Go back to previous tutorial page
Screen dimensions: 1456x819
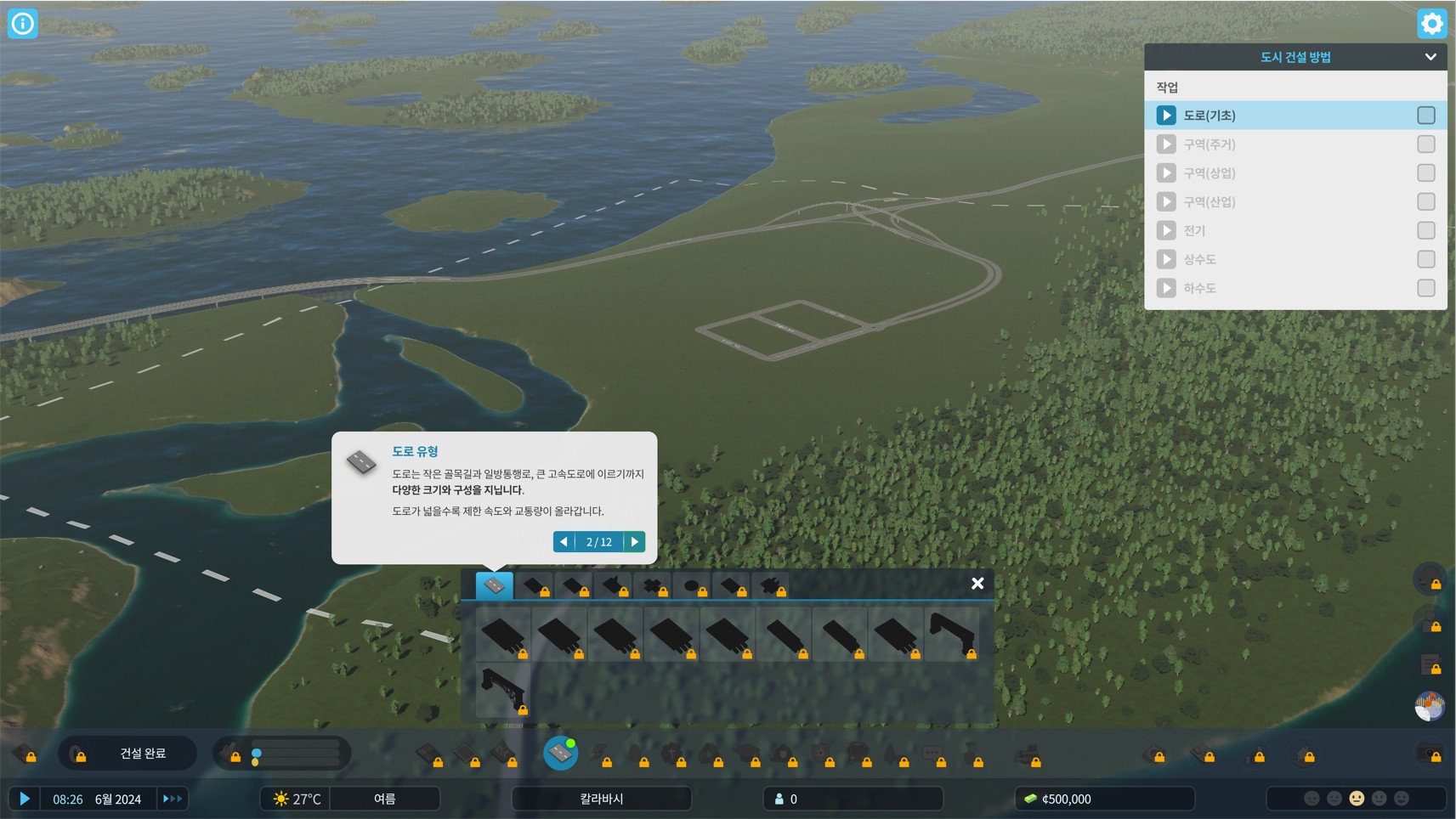click(x=564, y=542)
